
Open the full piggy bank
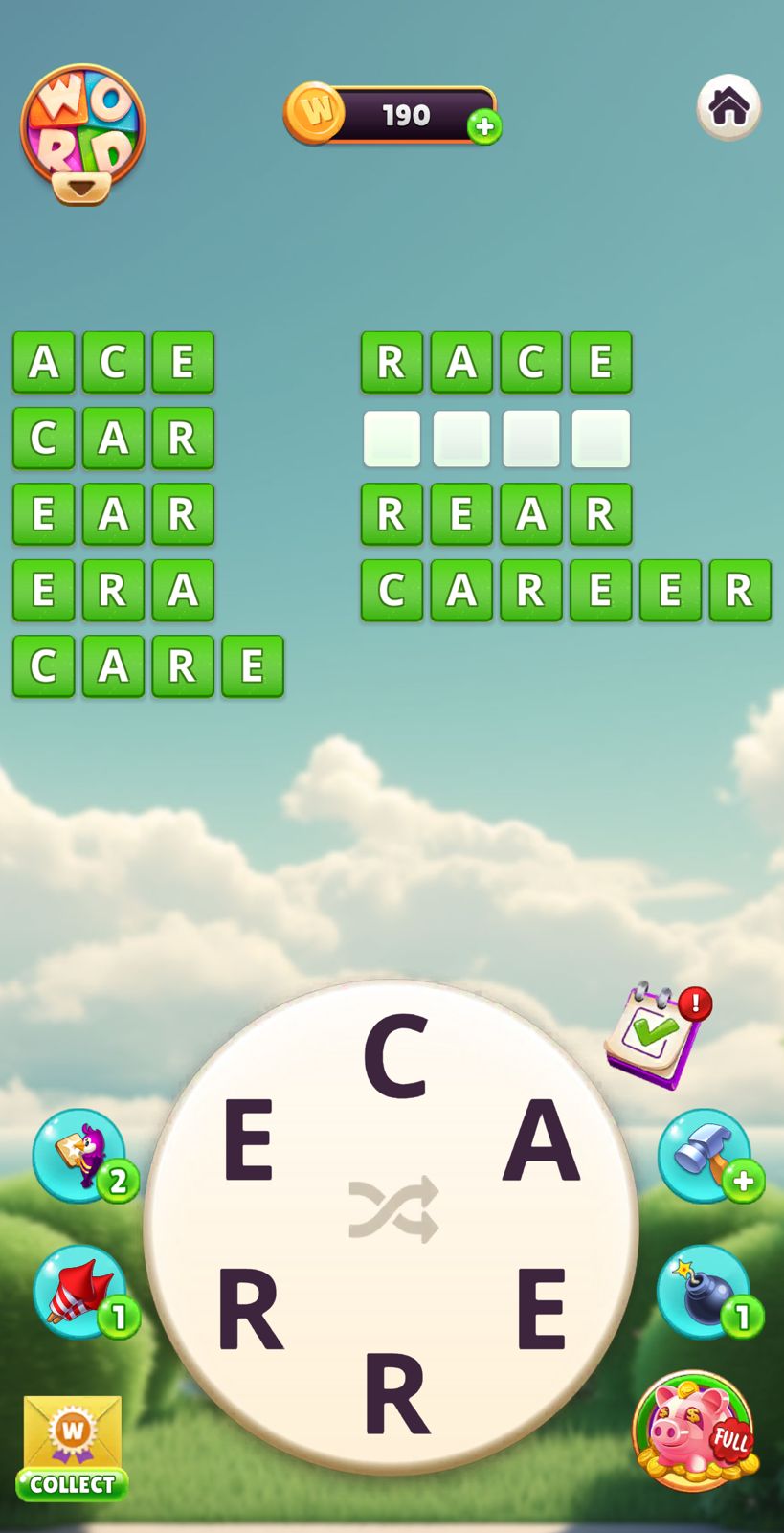(694, 1430)
